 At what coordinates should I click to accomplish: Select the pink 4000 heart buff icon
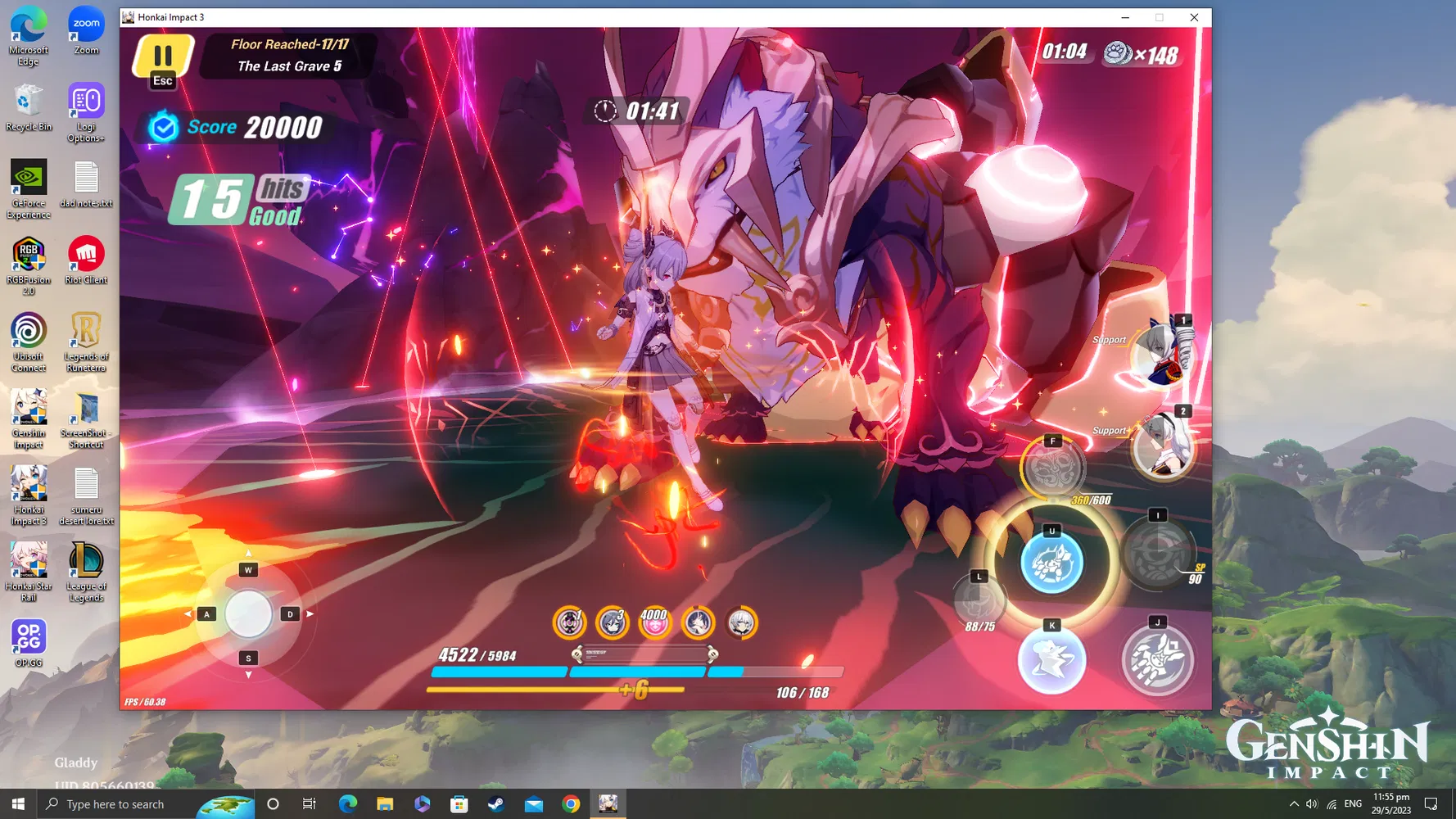click(x=655, y=623)
